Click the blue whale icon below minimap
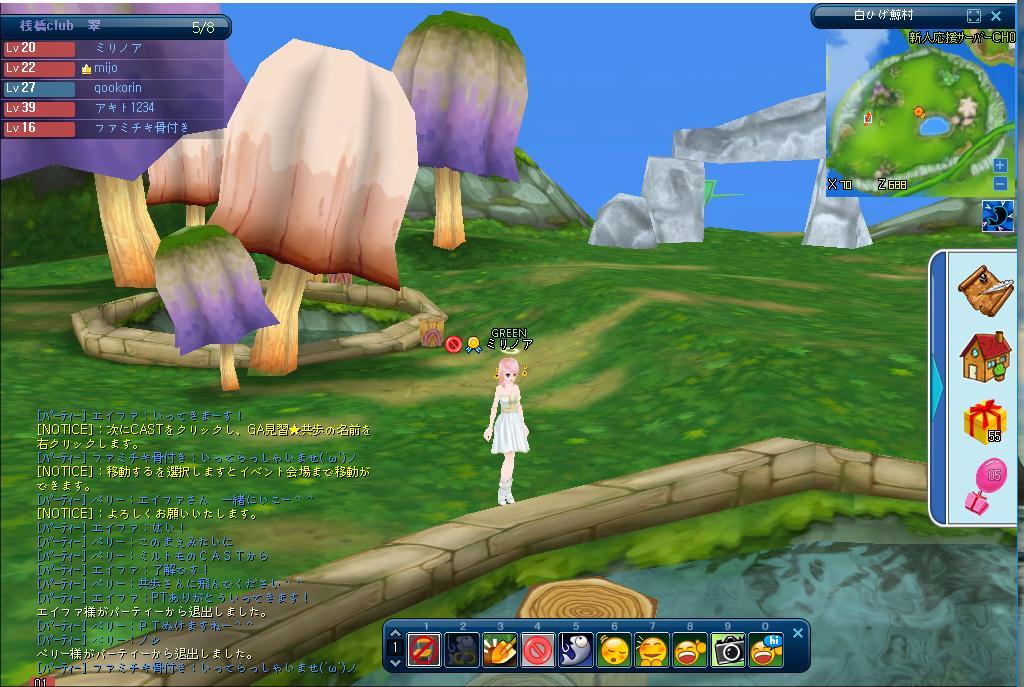The height and width of the screenshot is (687, 1024). tap(998, 216)
